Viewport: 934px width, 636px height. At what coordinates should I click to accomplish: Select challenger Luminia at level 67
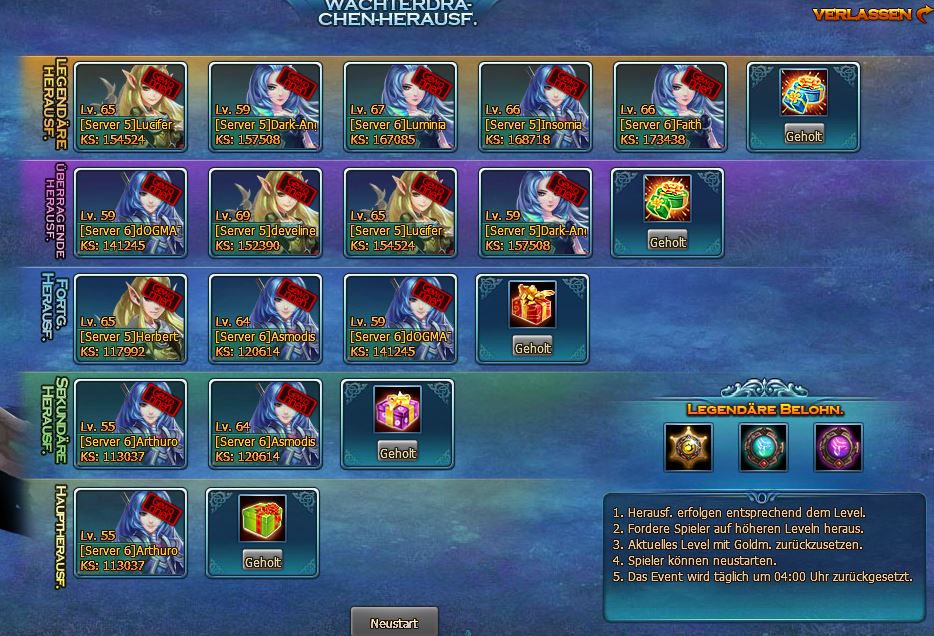pos(400,107)
